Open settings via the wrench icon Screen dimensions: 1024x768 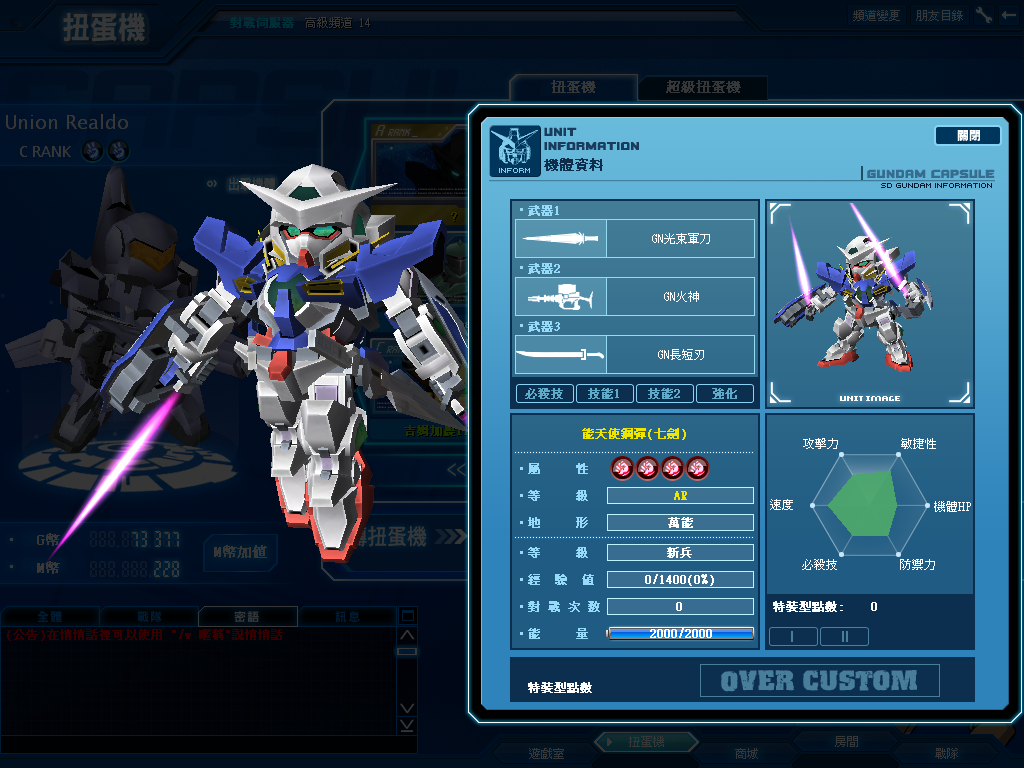(x=984, y=15)
